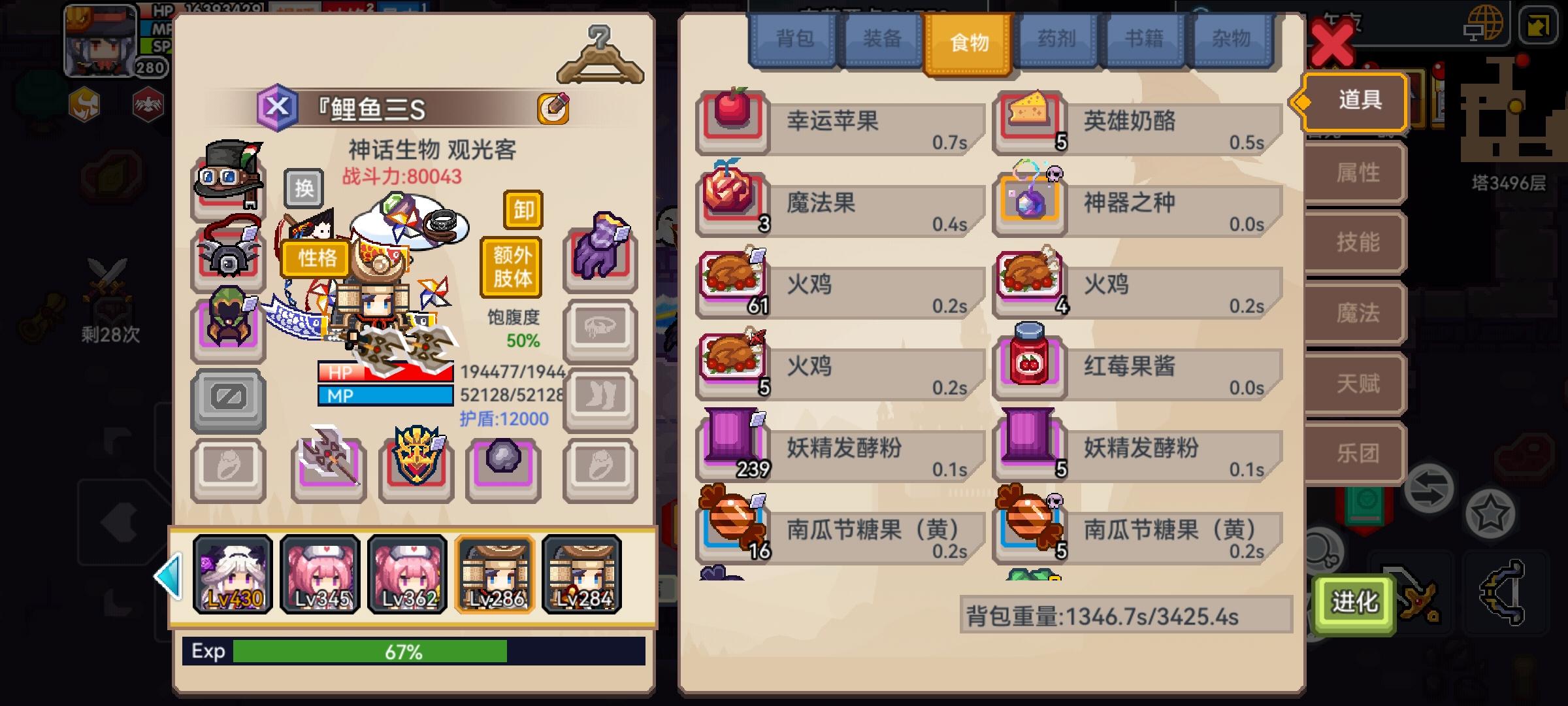Select the Lv430 party member portrait

[x=233, y=574]
